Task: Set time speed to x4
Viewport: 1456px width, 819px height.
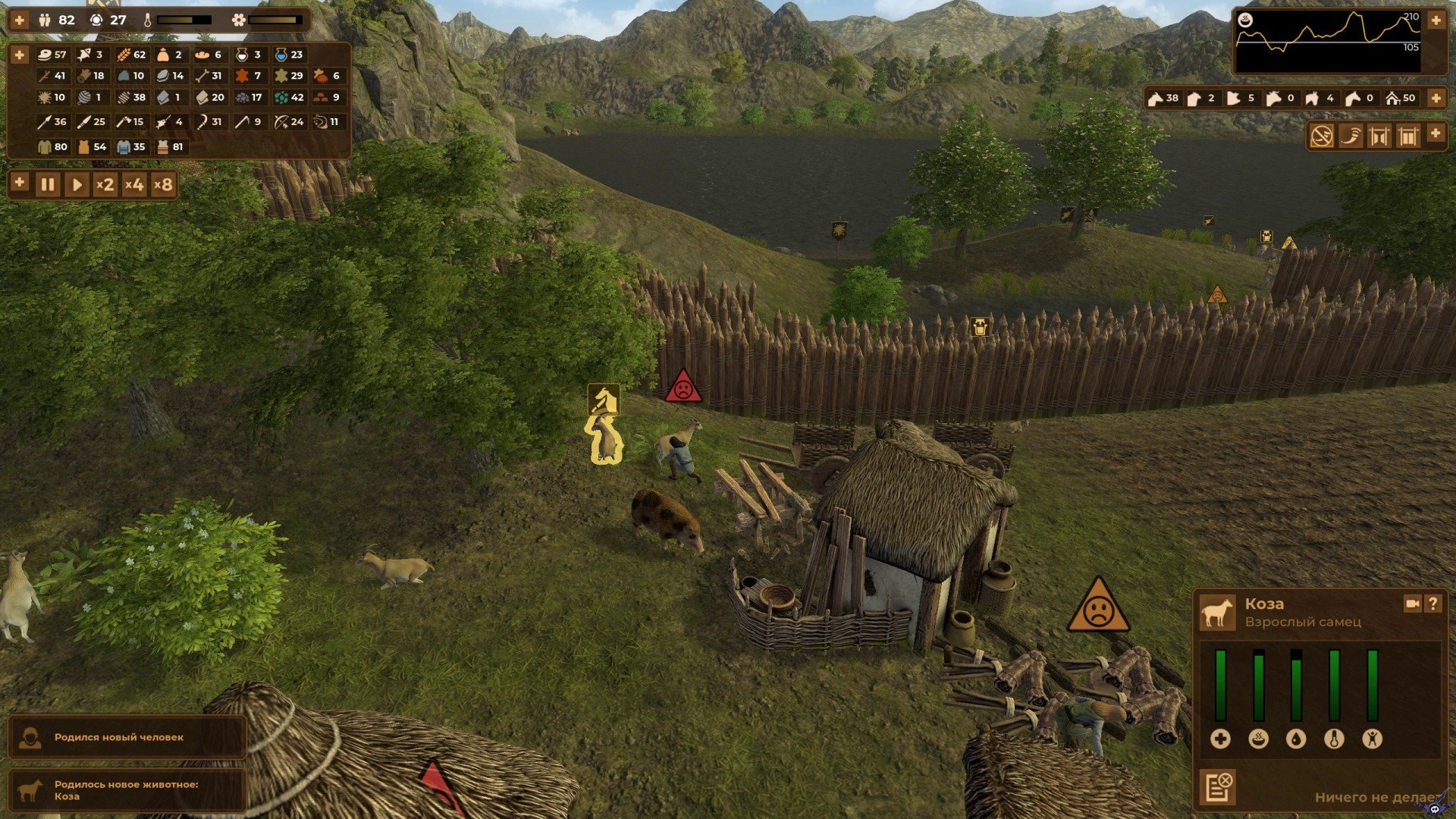Action: pos(133,184)
